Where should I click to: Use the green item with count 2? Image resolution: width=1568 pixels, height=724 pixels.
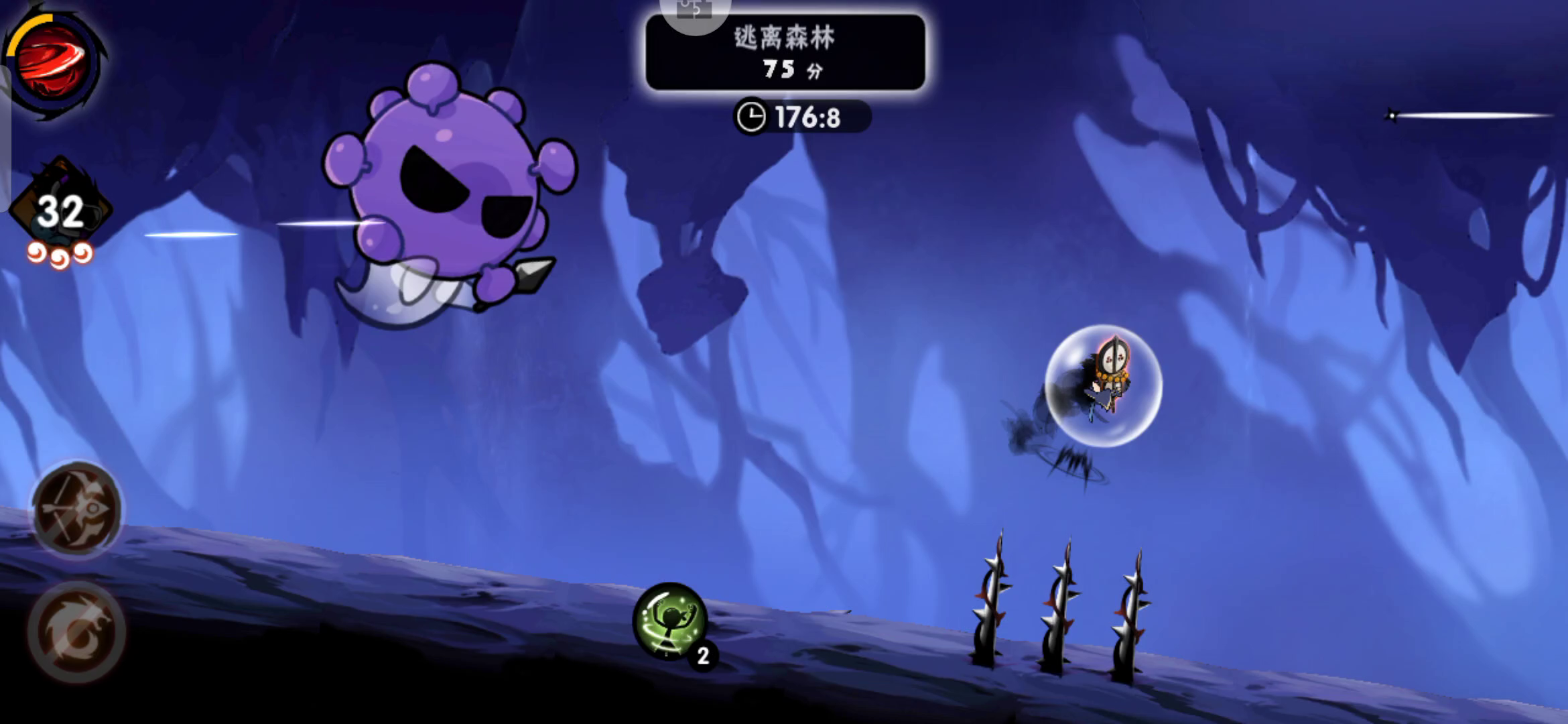pos(670,620)
